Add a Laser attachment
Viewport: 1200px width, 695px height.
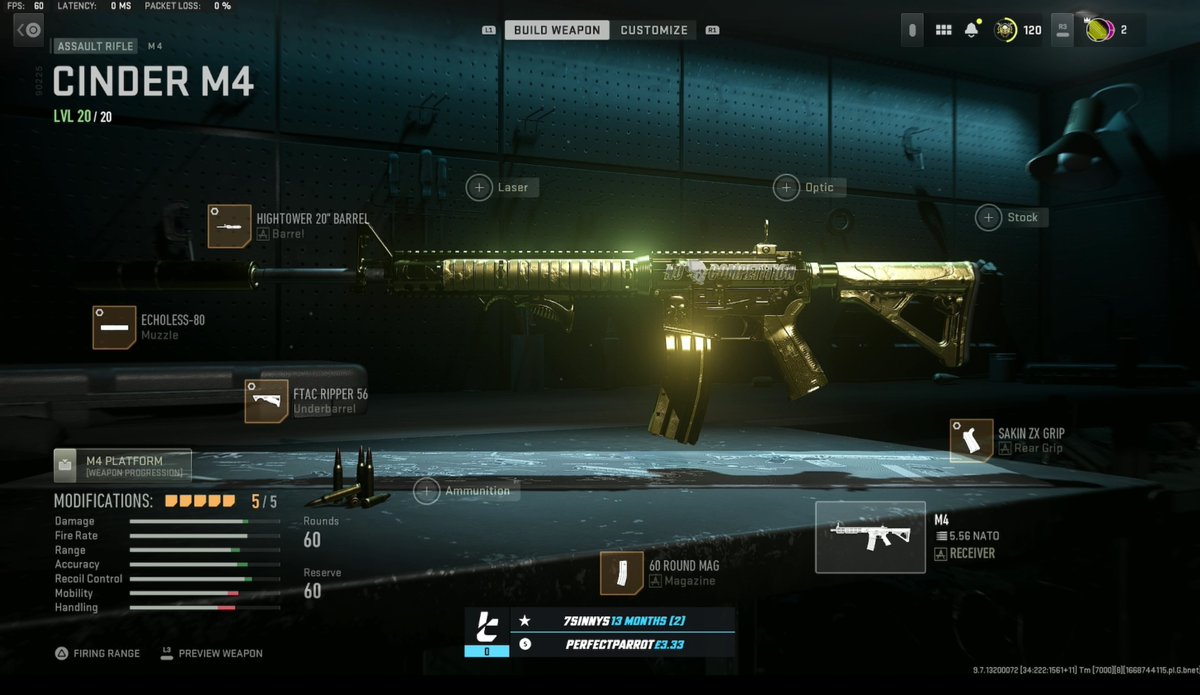501,187
